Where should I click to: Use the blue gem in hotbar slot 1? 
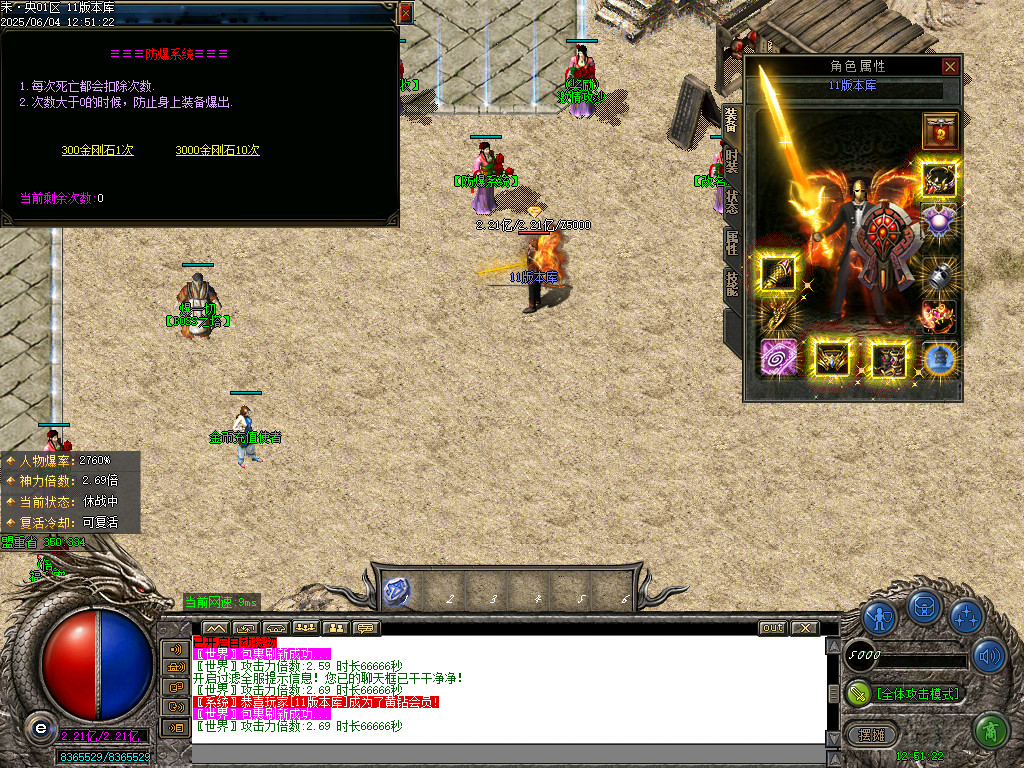[x=396, y=591]
